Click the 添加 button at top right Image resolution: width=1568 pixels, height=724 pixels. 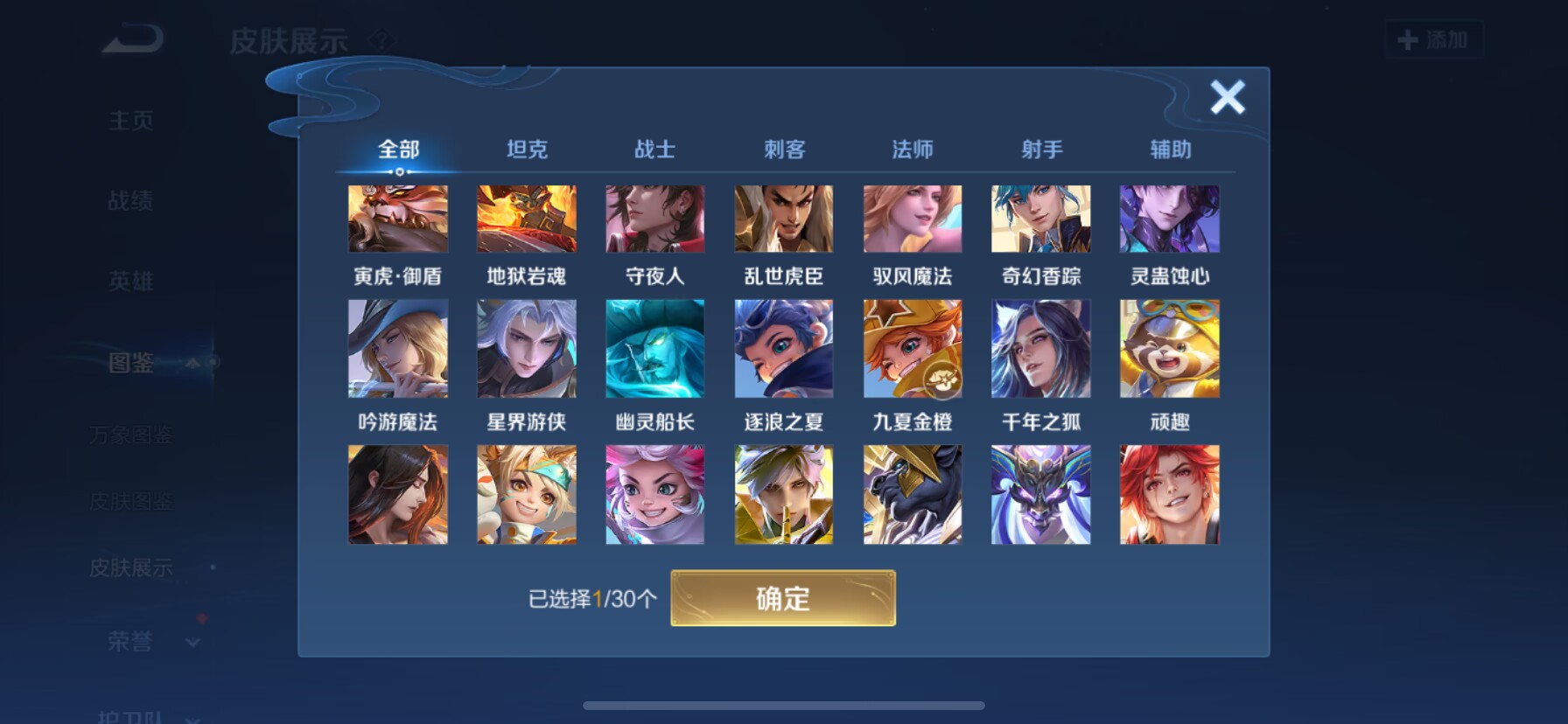coord(1434,39)
